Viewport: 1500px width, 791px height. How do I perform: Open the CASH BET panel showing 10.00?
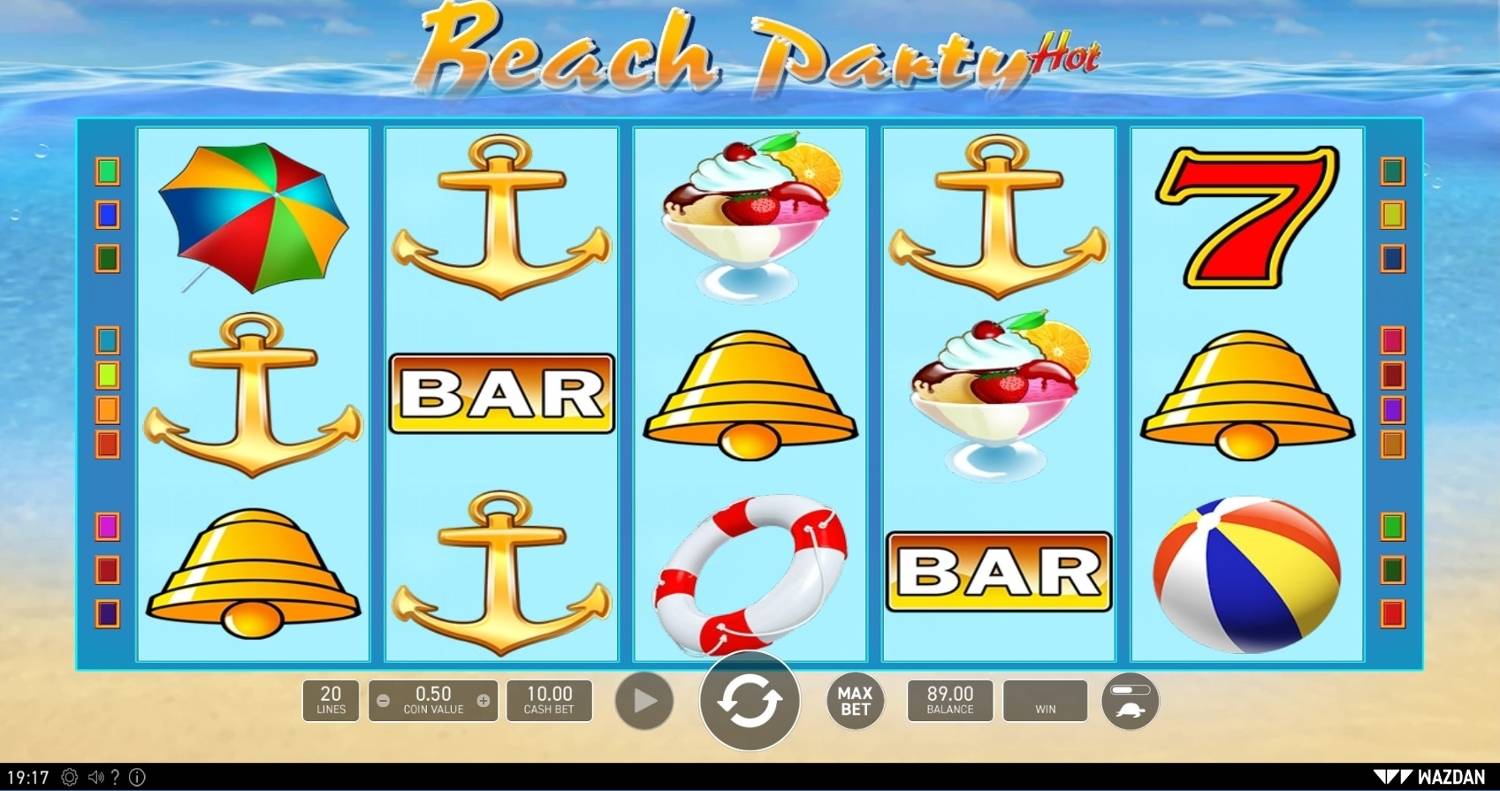[548, 700]
